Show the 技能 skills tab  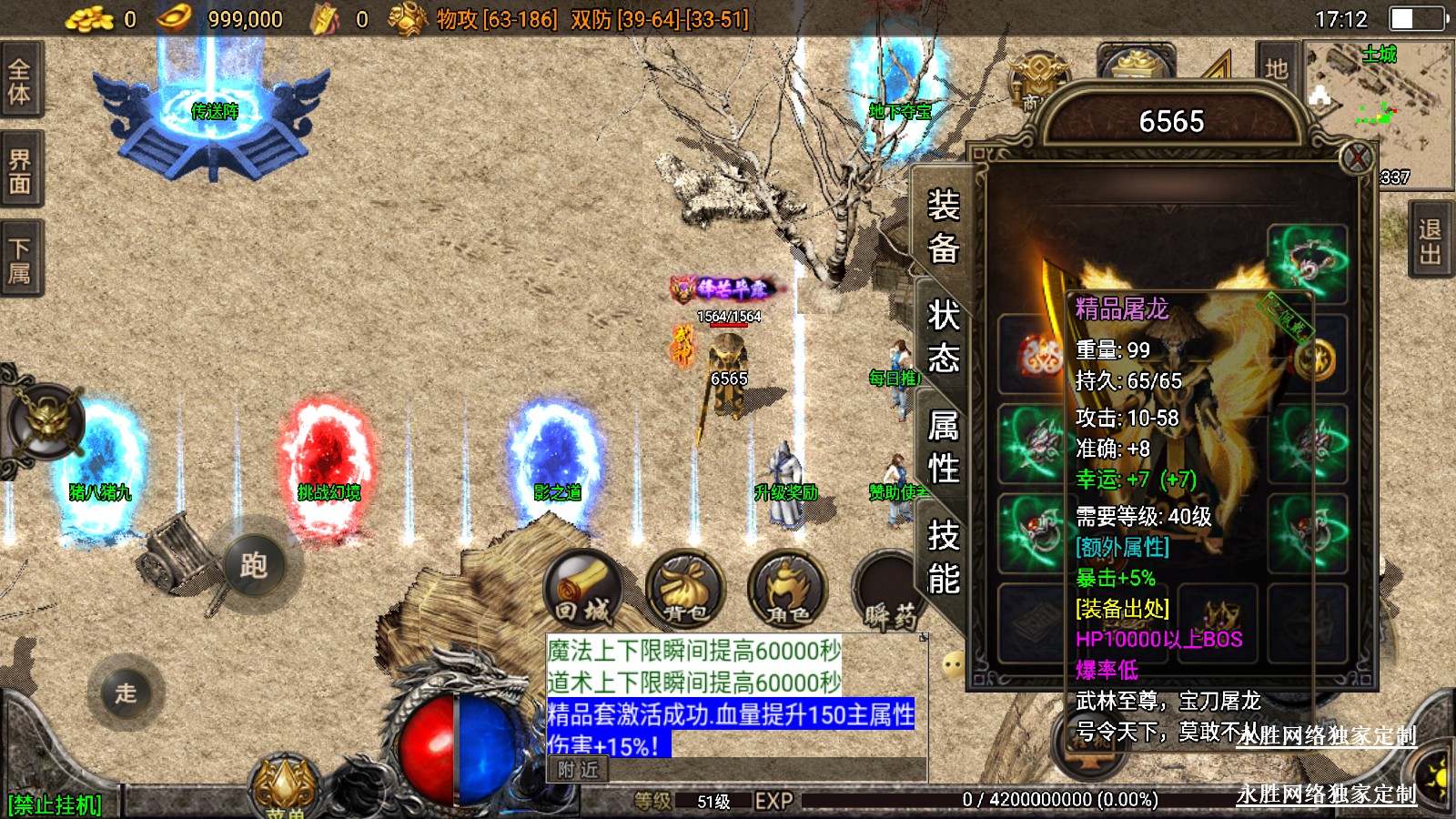pyautogui.click(x=943, y=557)
